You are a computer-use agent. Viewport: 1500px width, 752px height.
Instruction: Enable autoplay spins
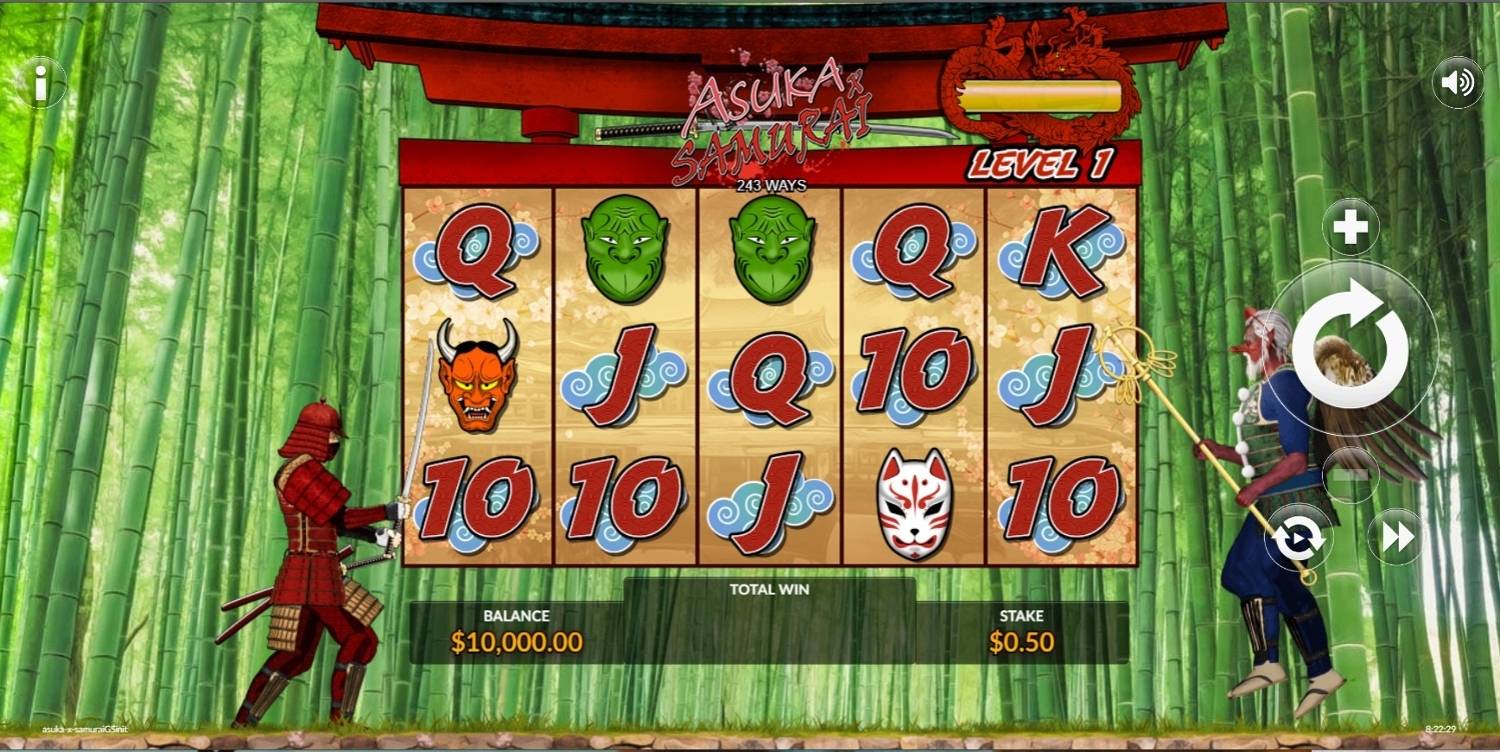[1299, 538]
